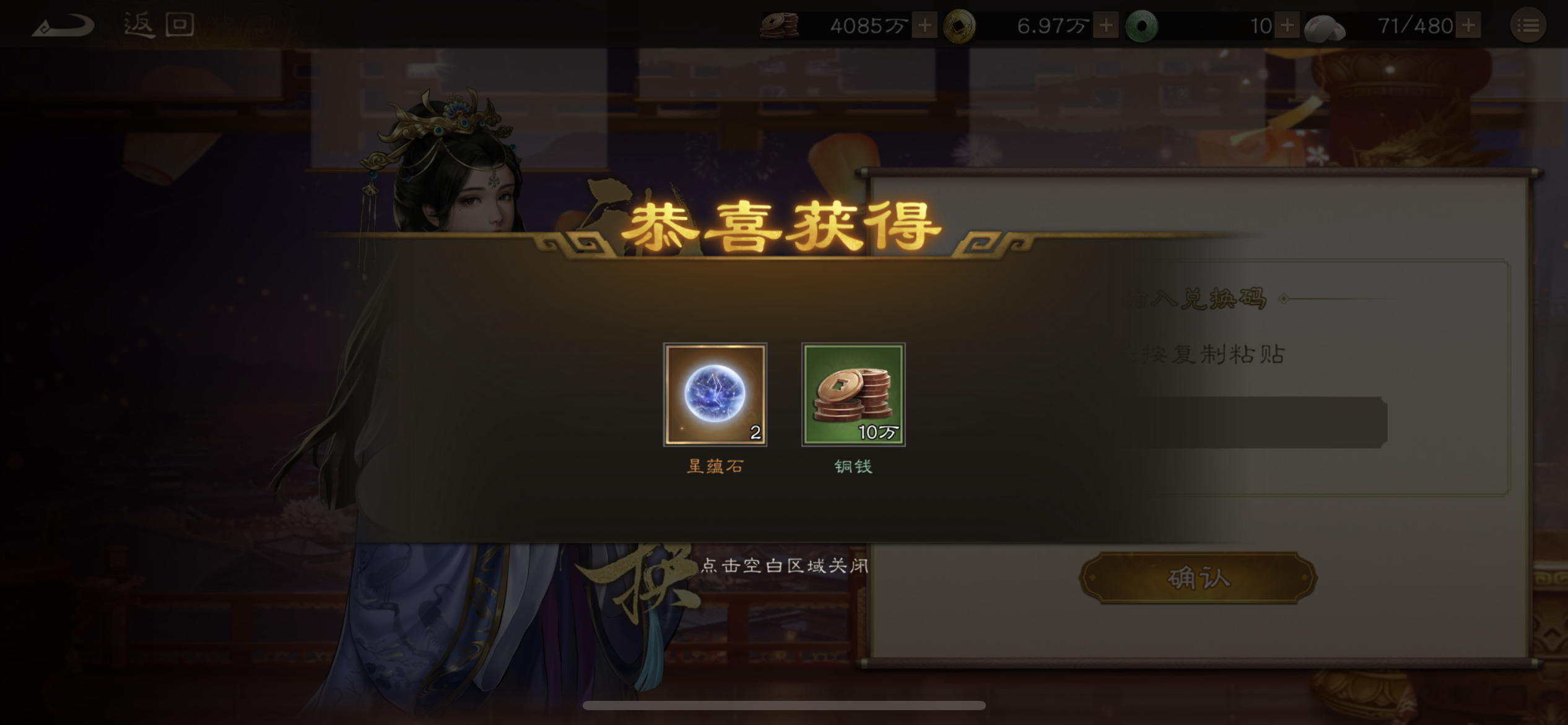
Task: Select the 星蕴石 item icon
Action: click(715, 395)
